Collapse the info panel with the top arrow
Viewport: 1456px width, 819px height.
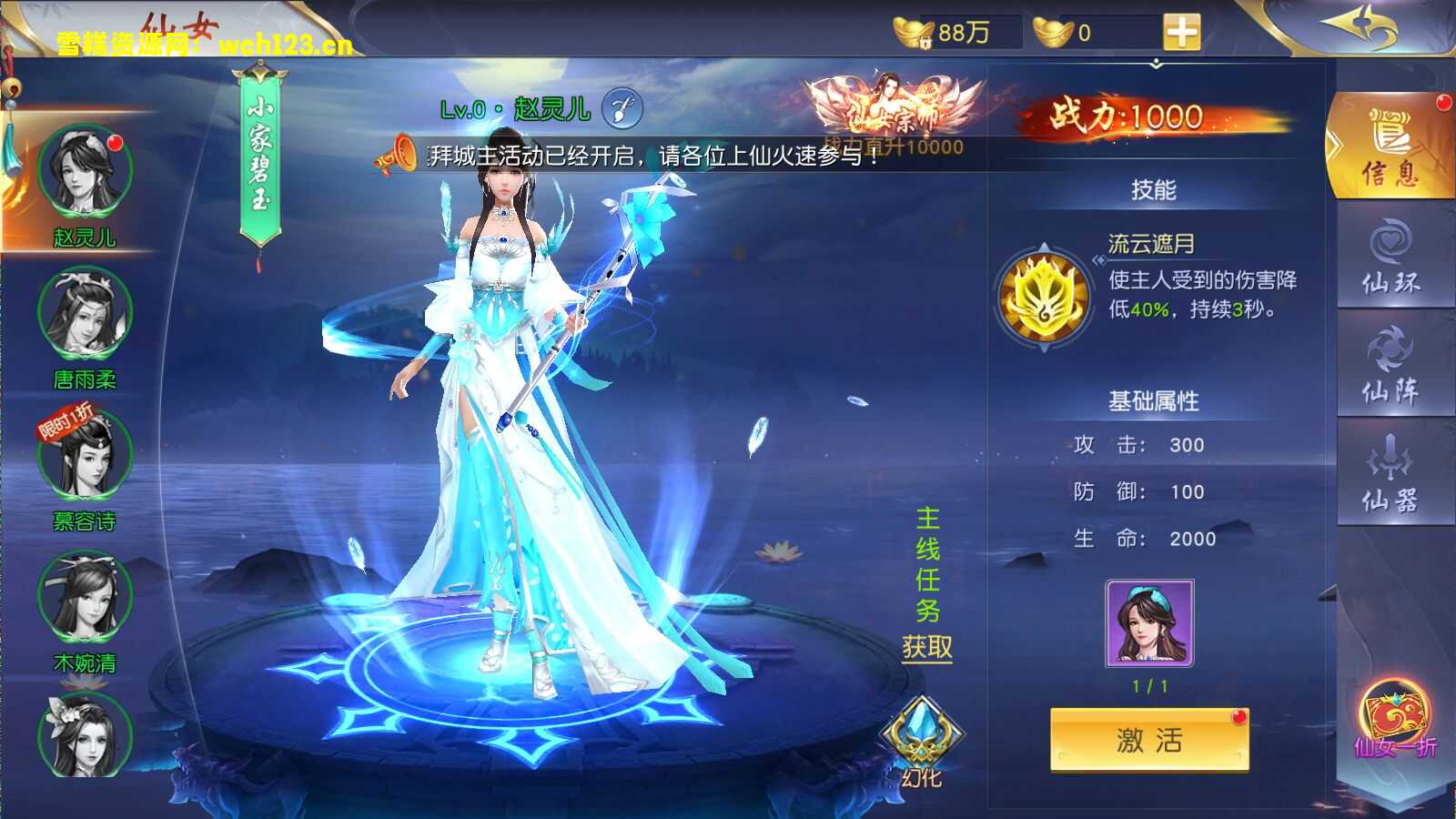pyautogui.click(x=1157, y=64)
